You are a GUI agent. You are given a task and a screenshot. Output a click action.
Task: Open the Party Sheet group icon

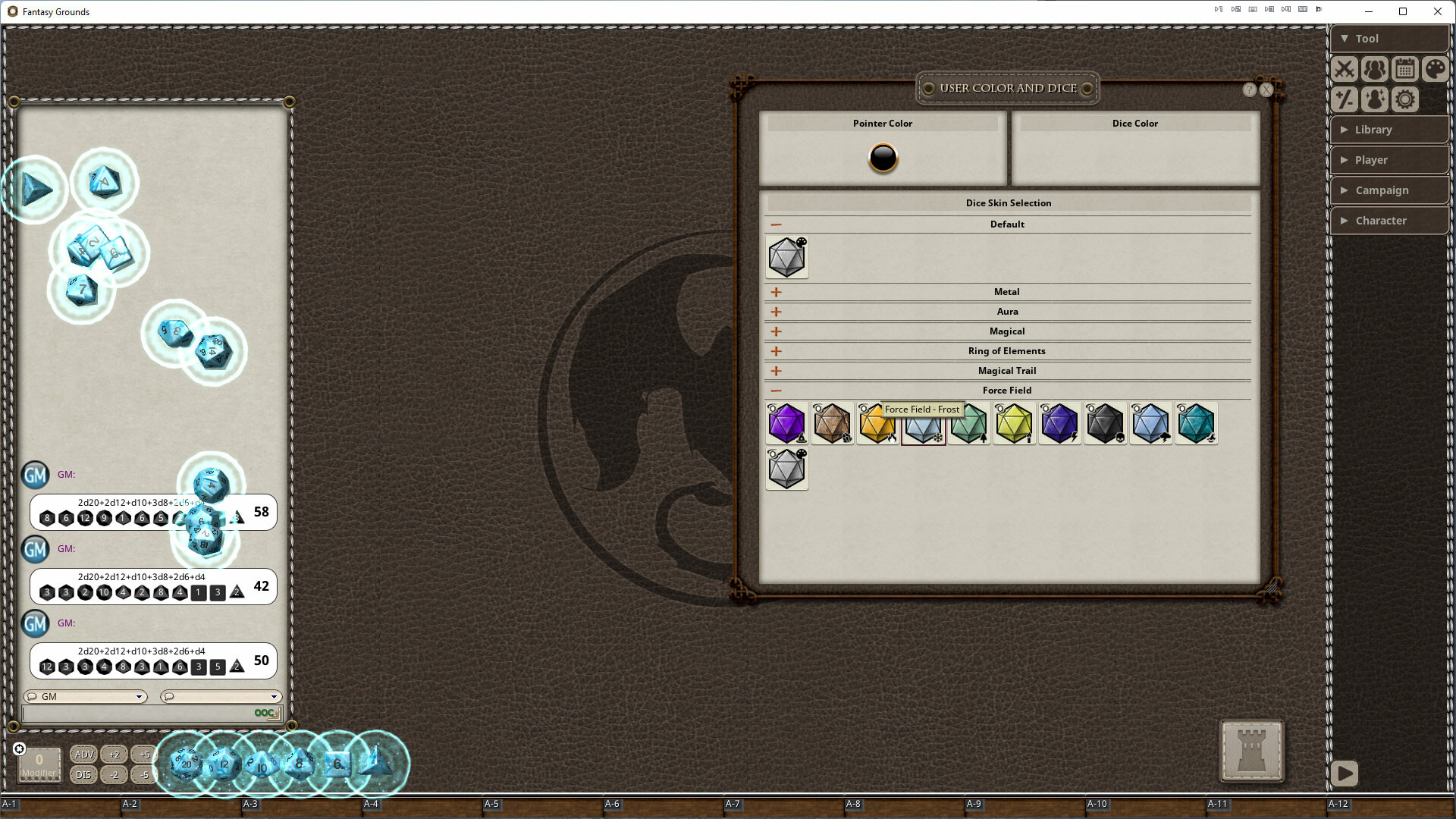(1374, 69)
